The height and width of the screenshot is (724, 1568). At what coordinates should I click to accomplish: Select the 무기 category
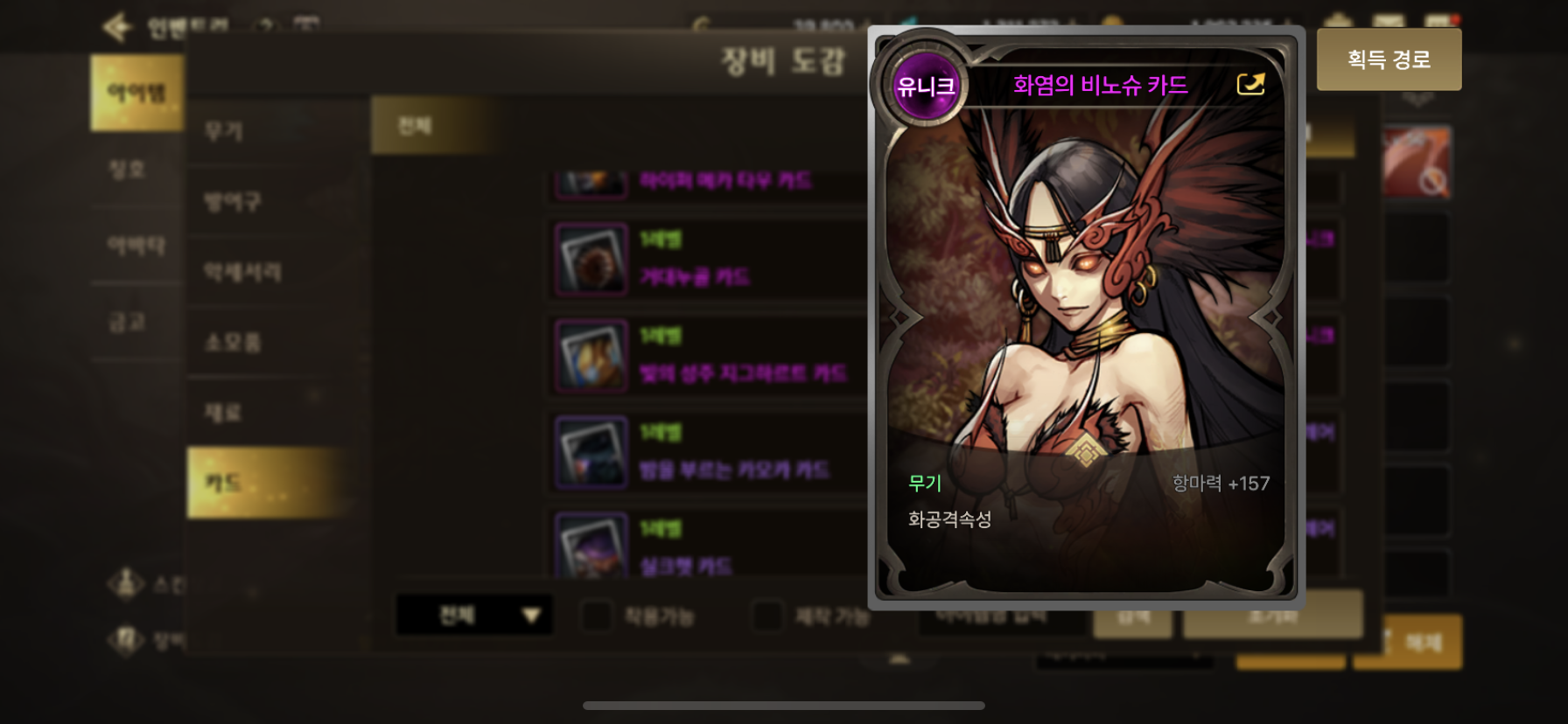click(224, 131)
